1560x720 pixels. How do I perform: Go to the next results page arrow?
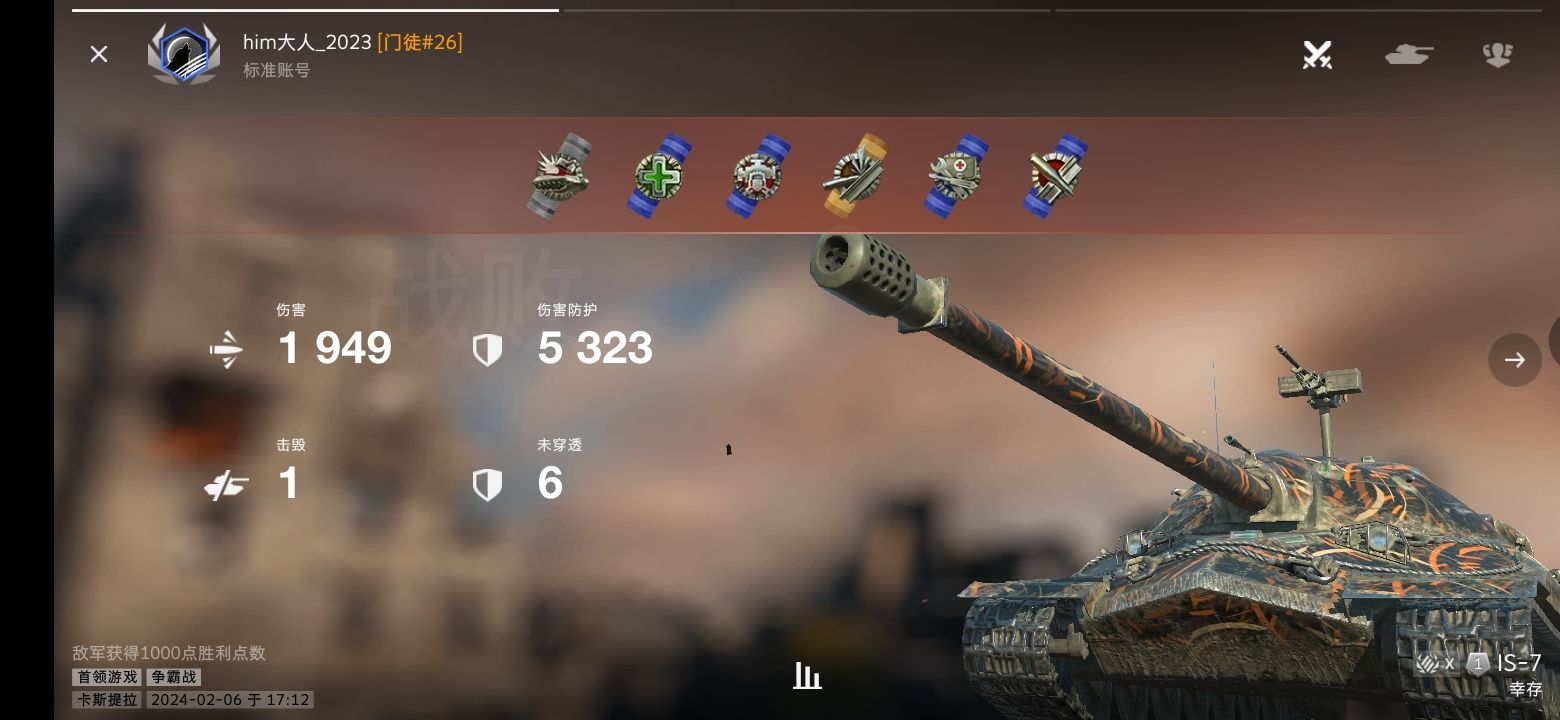pos(1514,360)
